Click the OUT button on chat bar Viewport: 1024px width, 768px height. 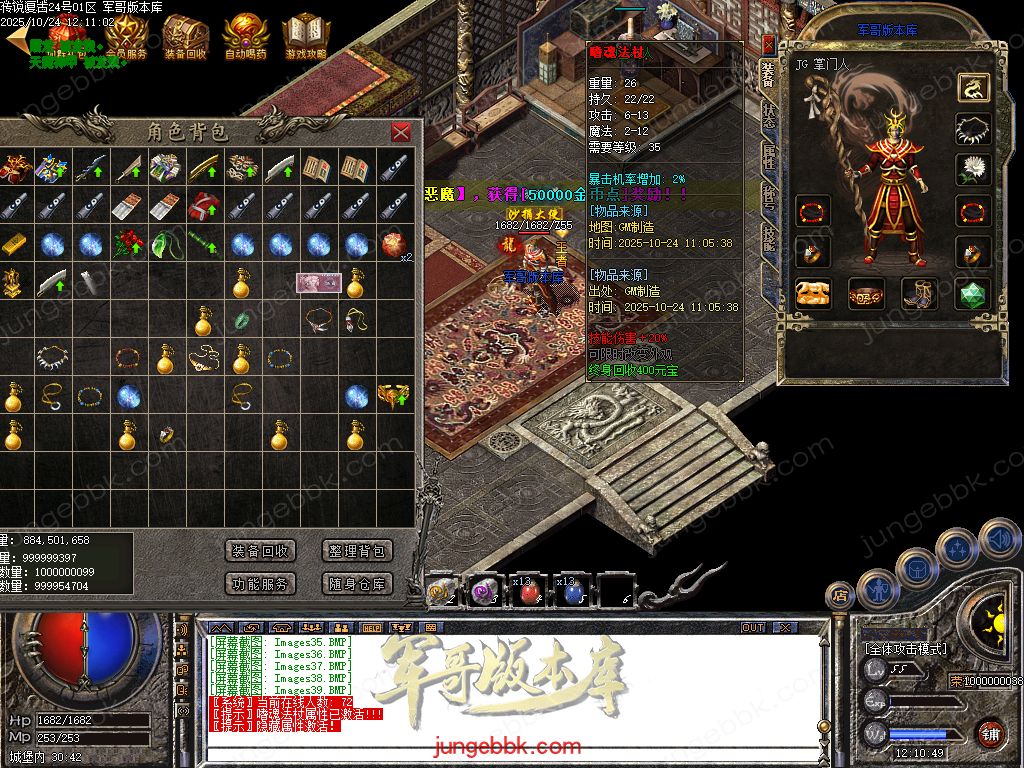pos(753,627)
